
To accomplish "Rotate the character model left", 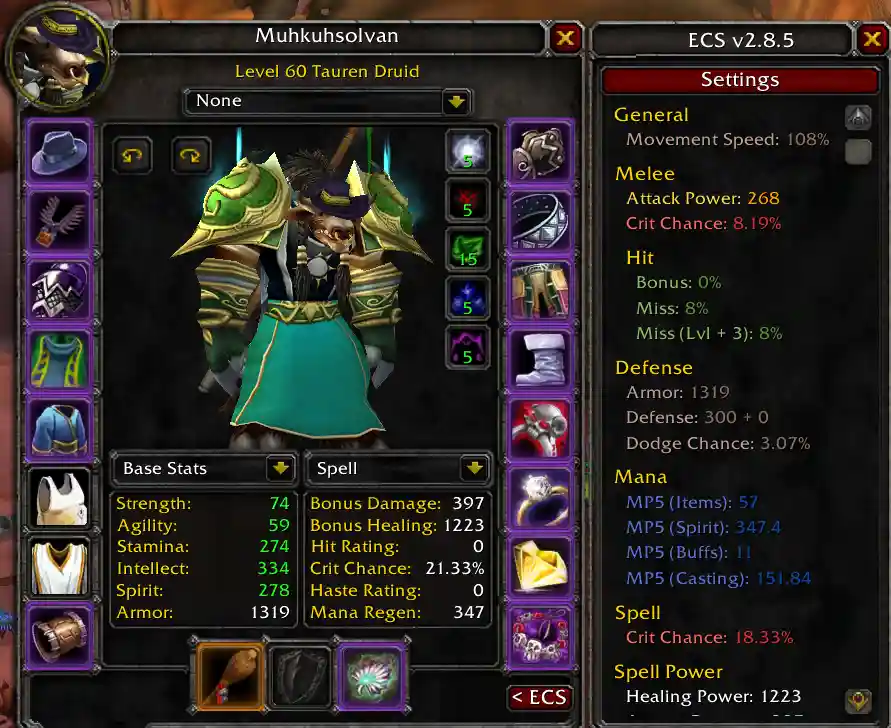I will (x=131, y=156).
